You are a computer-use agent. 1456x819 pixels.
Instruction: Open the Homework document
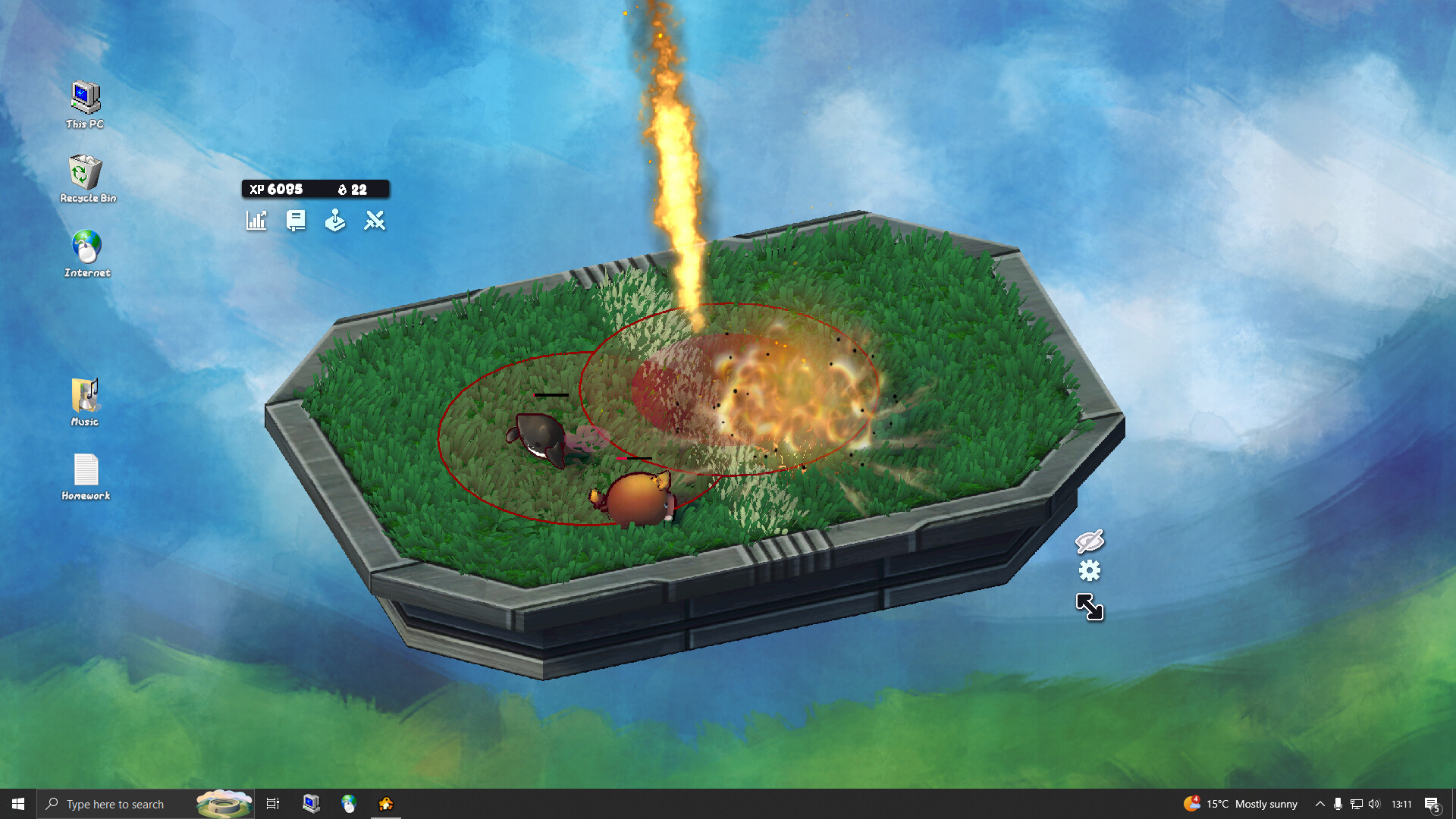86,476
